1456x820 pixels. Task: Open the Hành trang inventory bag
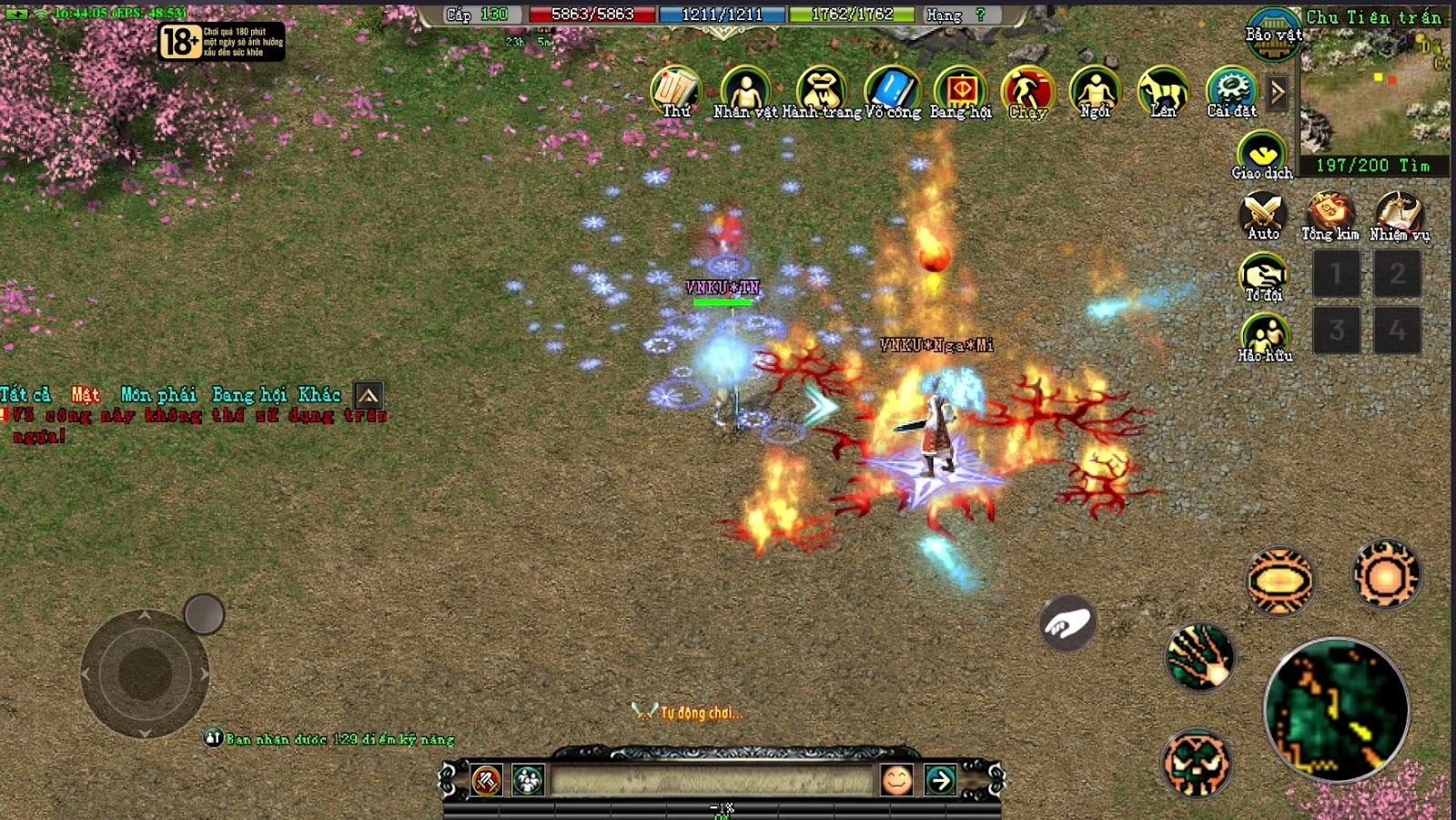point(821,91)
